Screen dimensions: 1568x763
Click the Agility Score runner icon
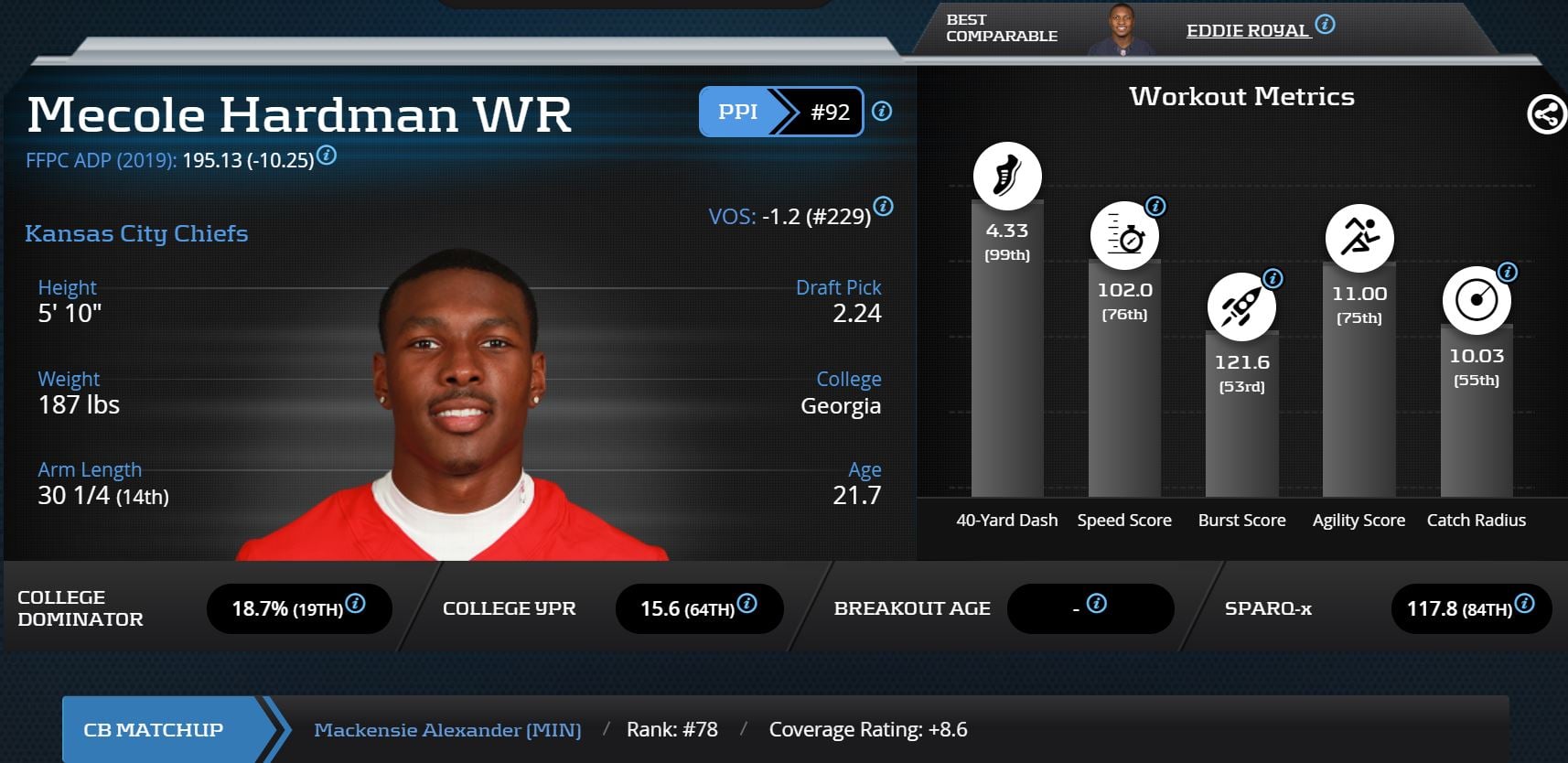1359,238
